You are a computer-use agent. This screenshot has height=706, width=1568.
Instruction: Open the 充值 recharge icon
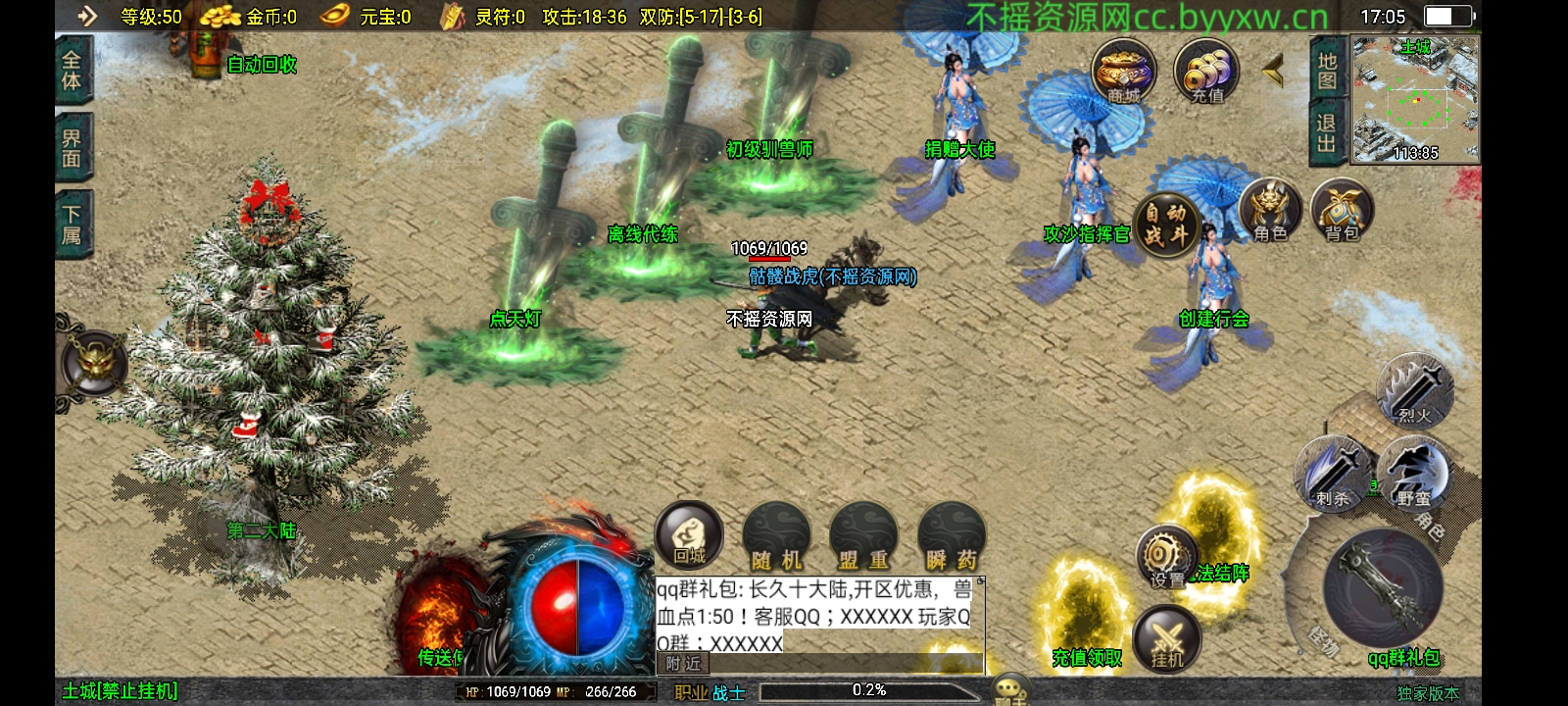[1206, 72]
